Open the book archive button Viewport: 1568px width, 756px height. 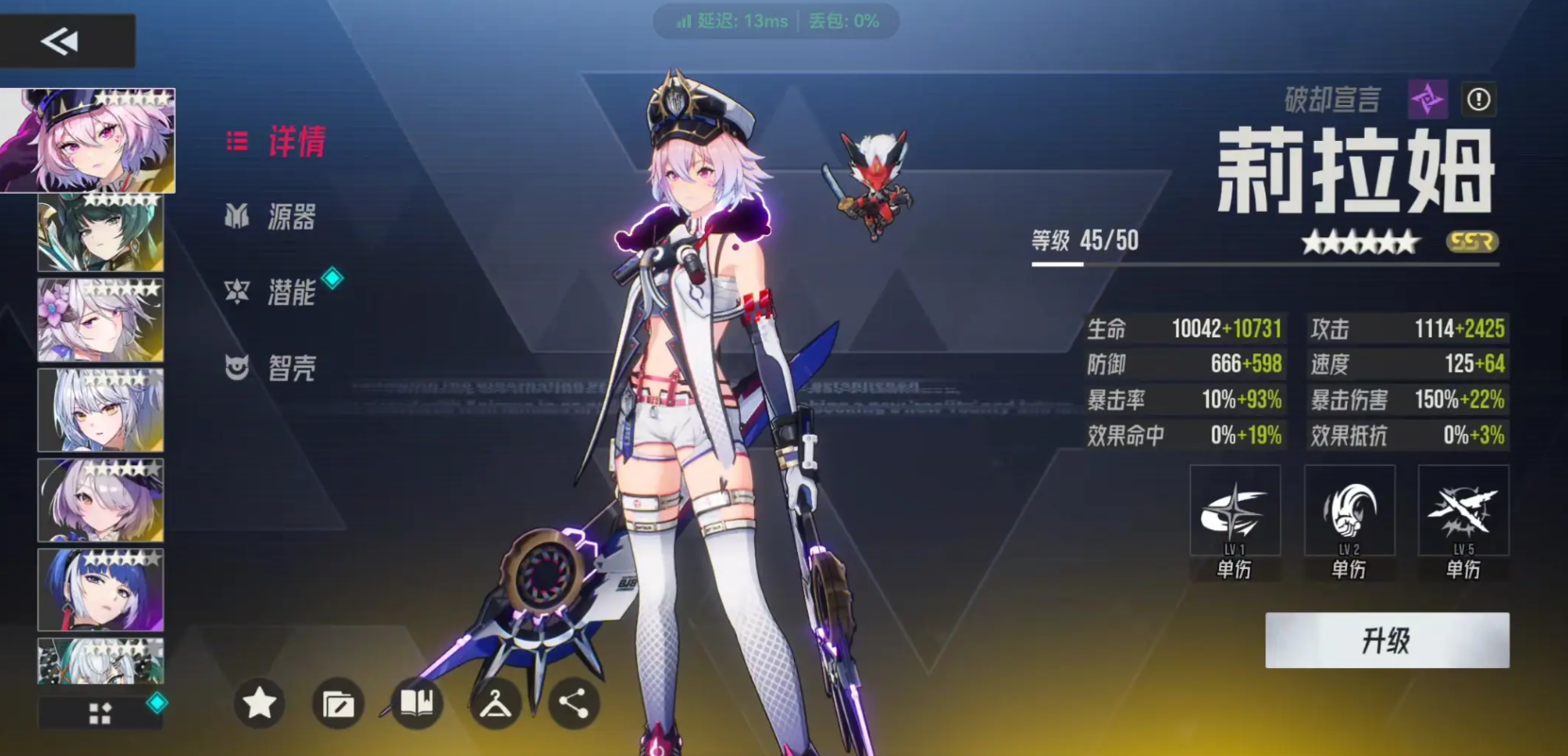point(417,703)
